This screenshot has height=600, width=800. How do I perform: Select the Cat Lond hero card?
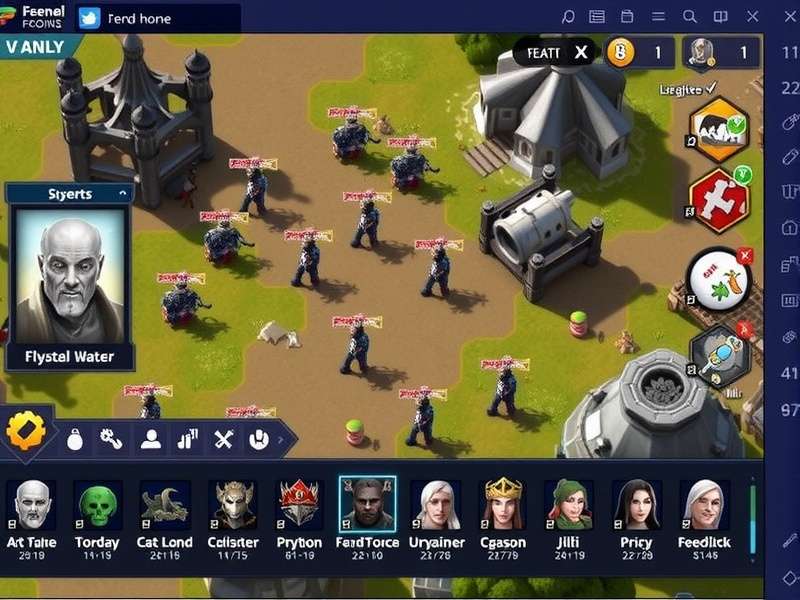click(x=165, y=504)
